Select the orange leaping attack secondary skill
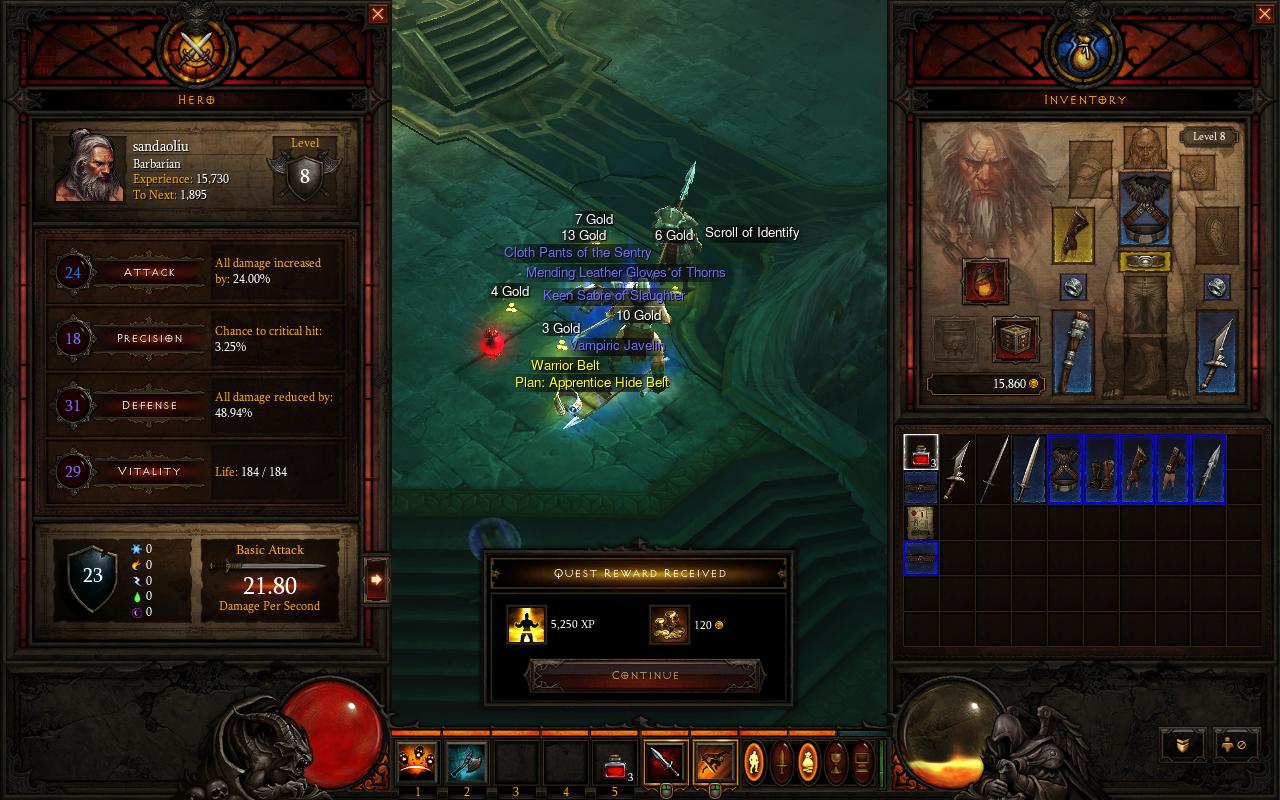Viewport: 1280px width, 800px height. click(x=714, y=762)
